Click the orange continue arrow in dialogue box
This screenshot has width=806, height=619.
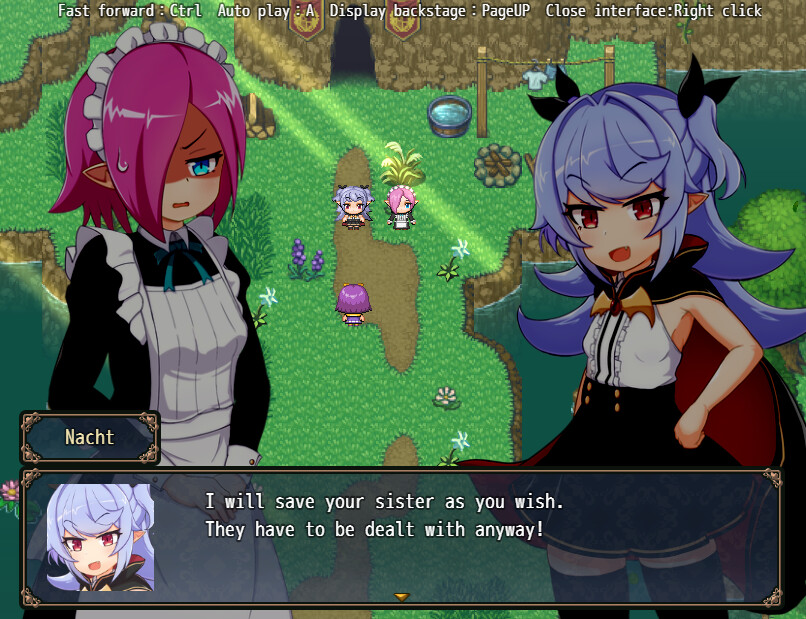click(x=401, y=597)
